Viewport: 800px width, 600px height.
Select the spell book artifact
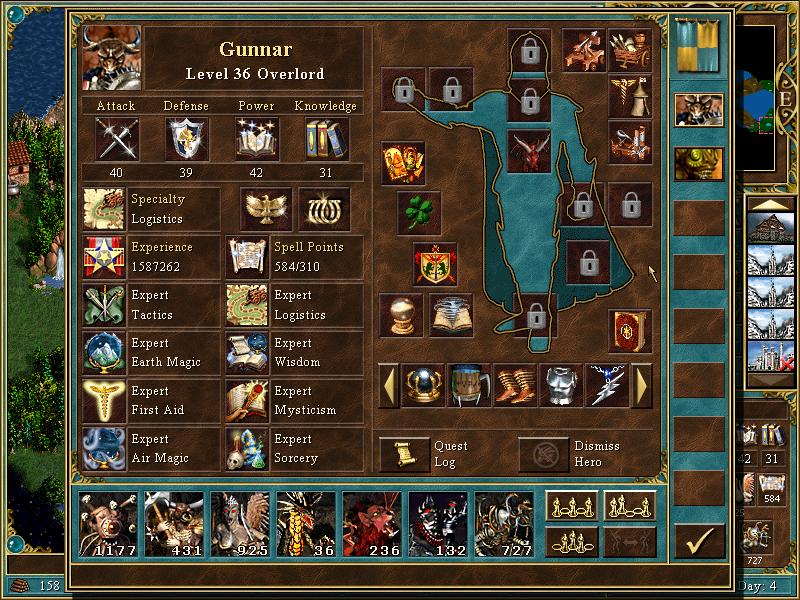[x=629, y=330]
